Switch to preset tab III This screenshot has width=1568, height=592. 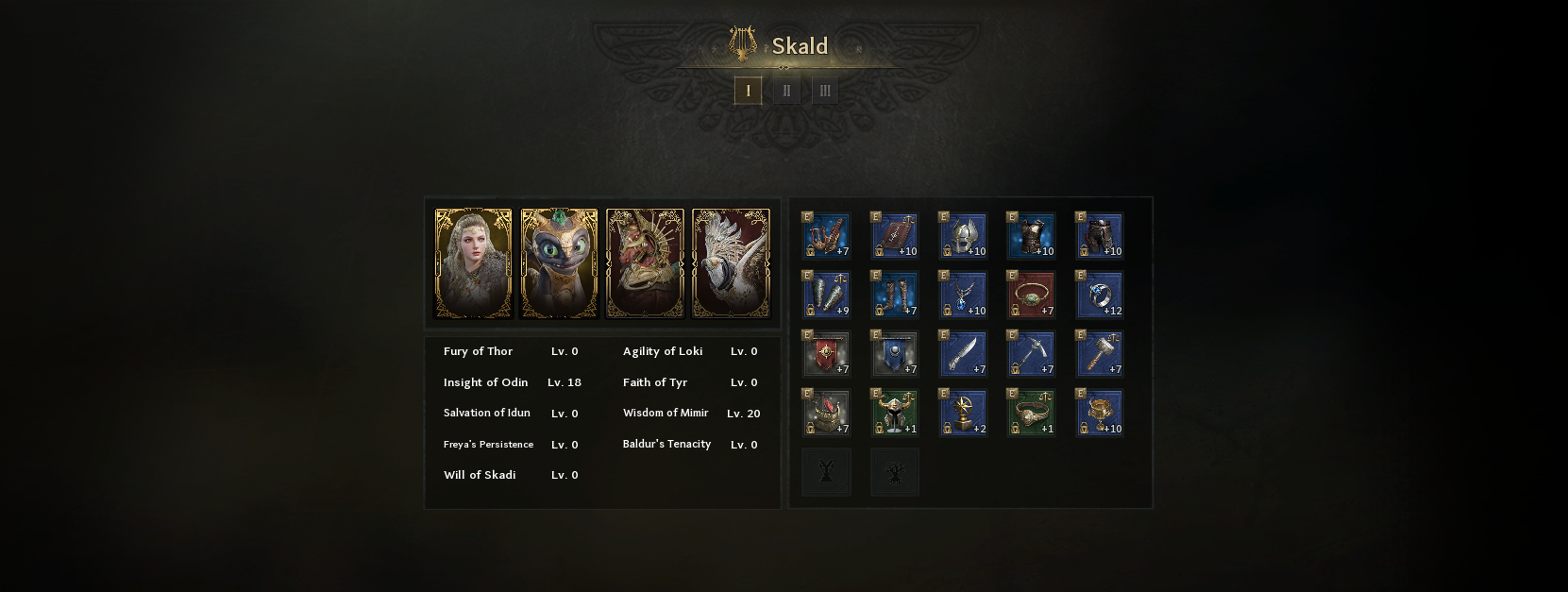coord(825,91)
